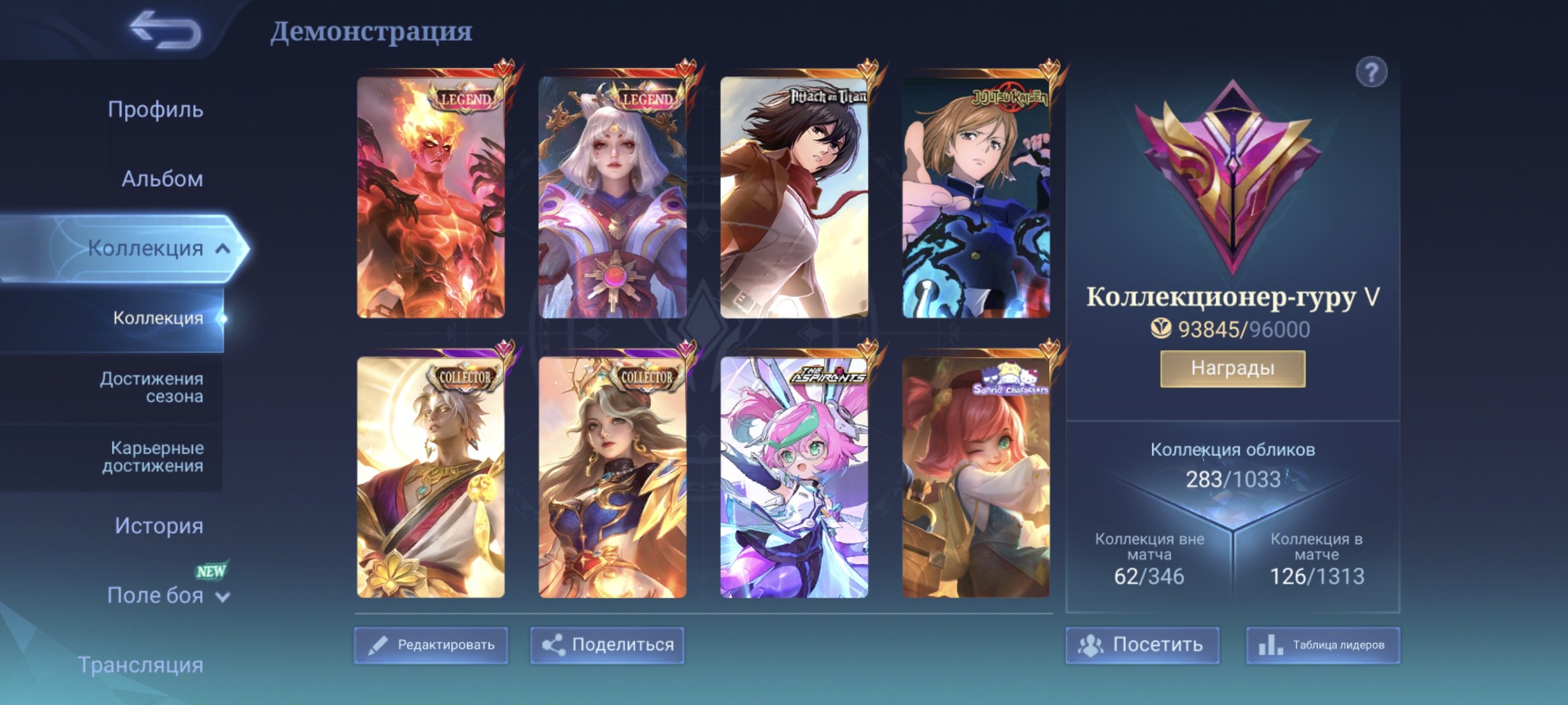The image size is (1568, 705).
Task: Open the История menu entry
Action: coord(160,525)
